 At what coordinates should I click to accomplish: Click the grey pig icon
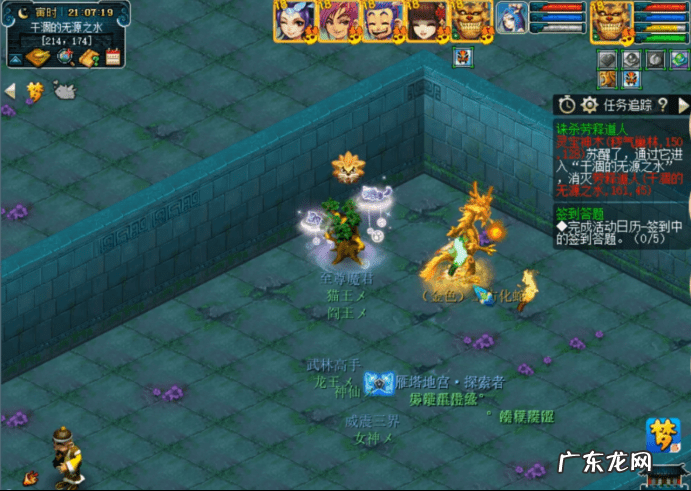(x=64, y=92)
